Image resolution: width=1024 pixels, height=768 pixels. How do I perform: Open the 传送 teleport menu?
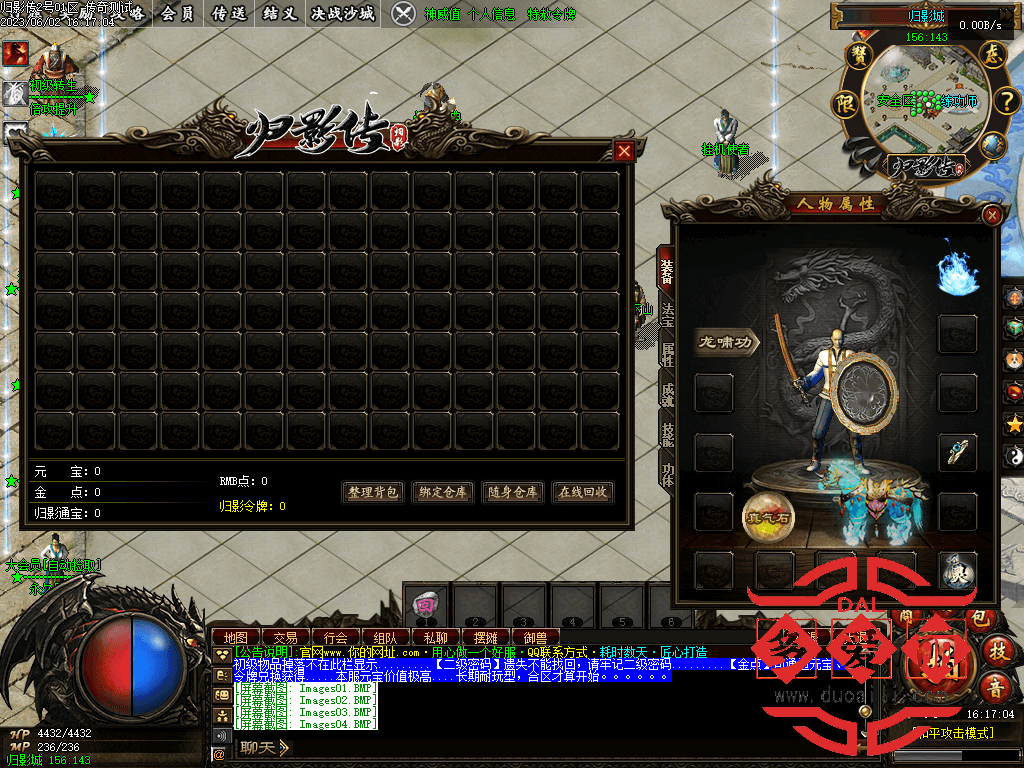tap(231, 13)
